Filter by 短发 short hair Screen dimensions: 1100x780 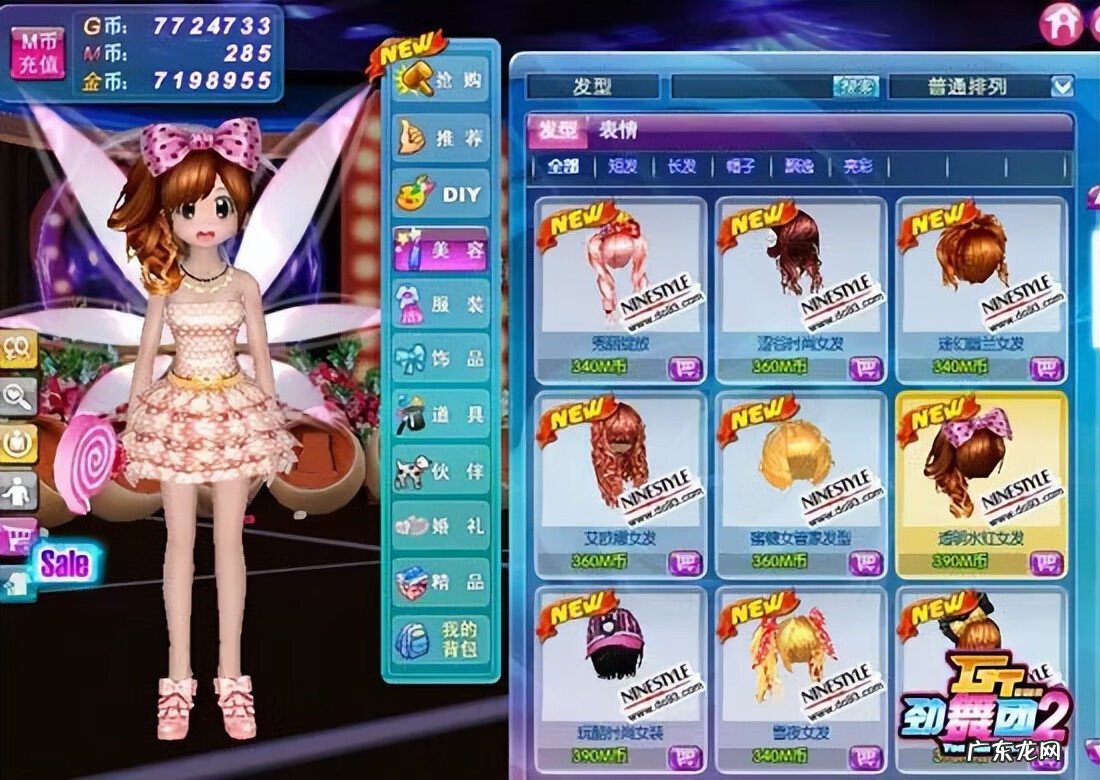click(x=623, y=167)
